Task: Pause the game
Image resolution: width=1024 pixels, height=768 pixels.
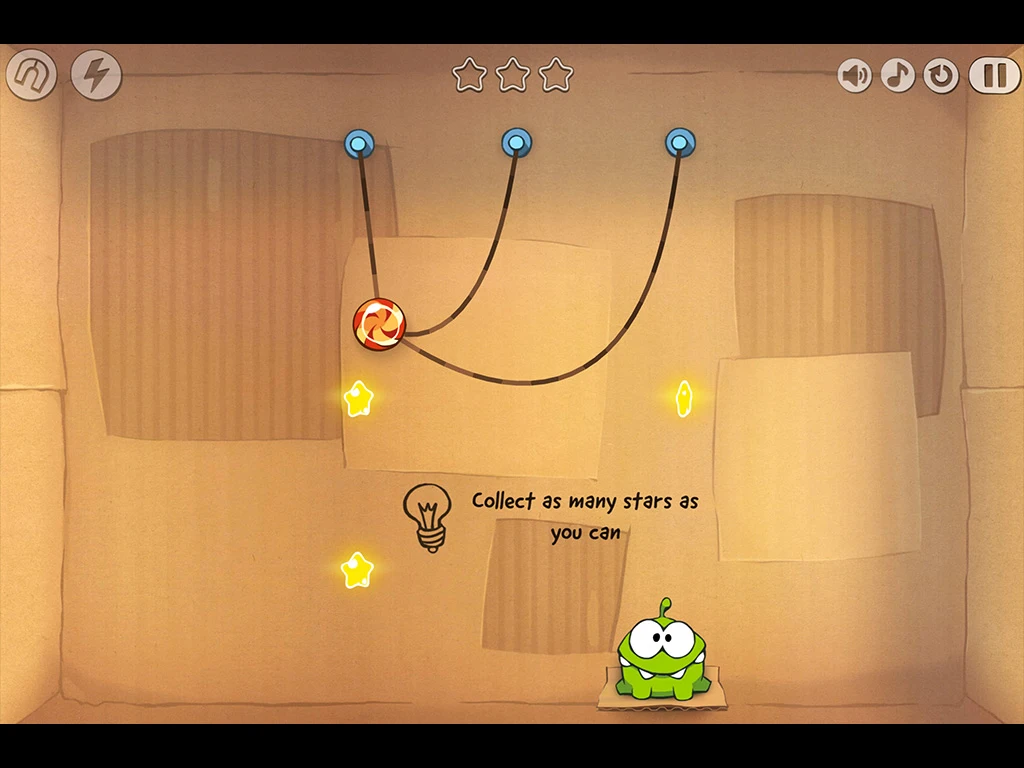Action: point(993,75)
